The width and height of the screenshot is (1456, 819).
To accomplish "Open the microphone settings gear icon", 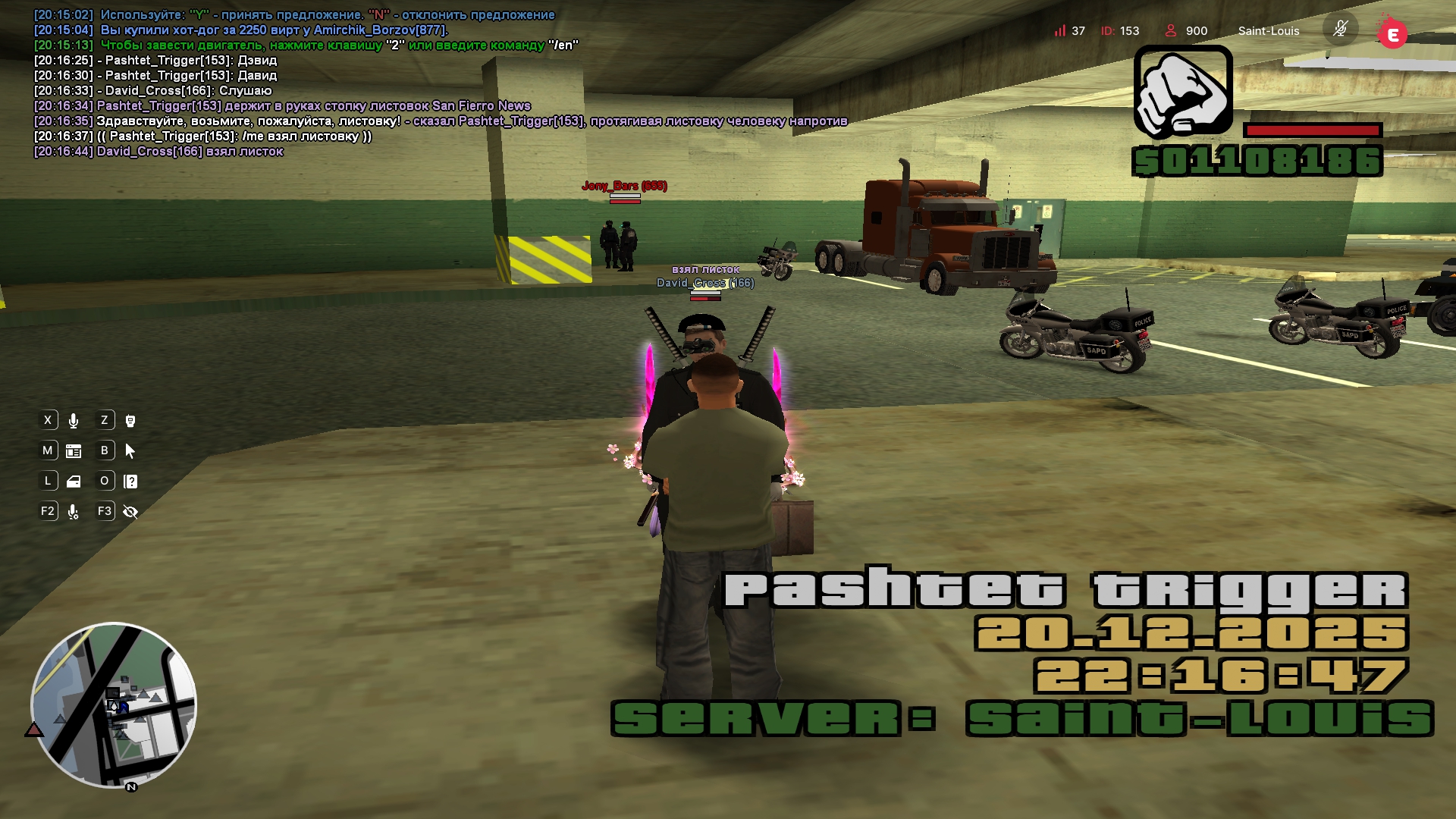I will point(74,512).
